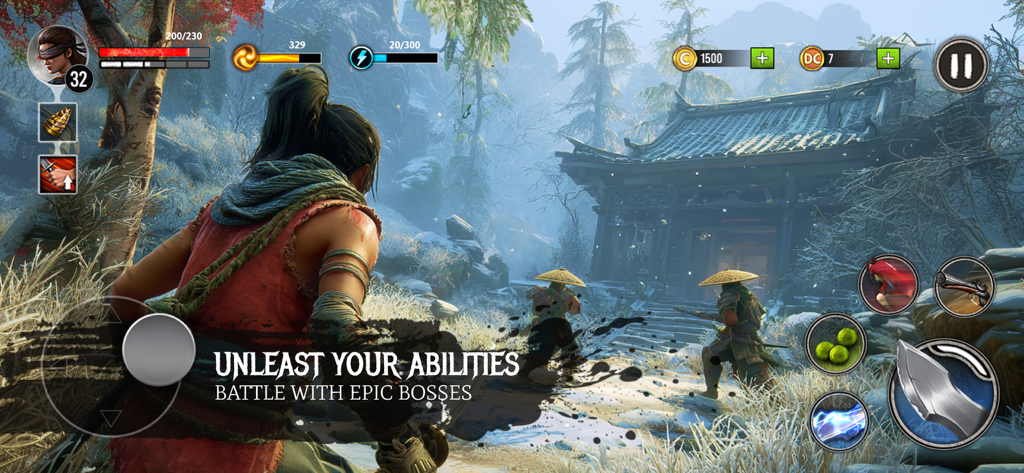Use the green orbs item ability
The image size is (1024, 473).
tap(836, 344)
